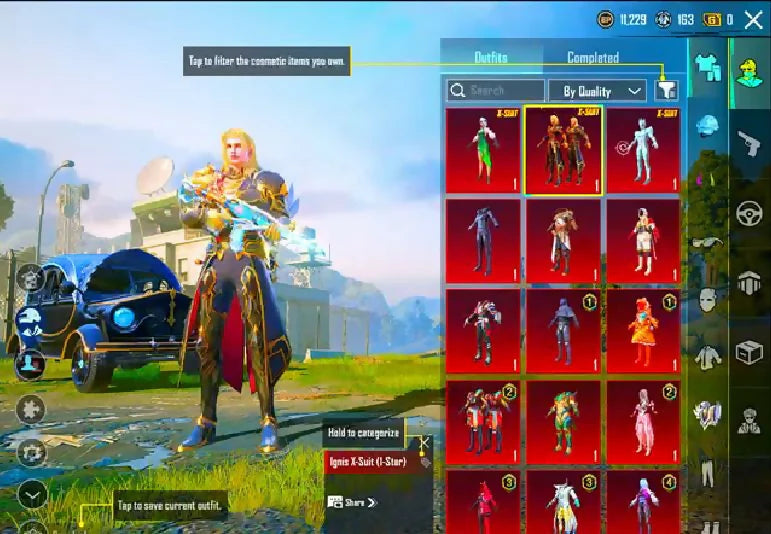This screenshot has height=534, width=771.
Task: Open the helmet category
Action: tap(708, 126)
